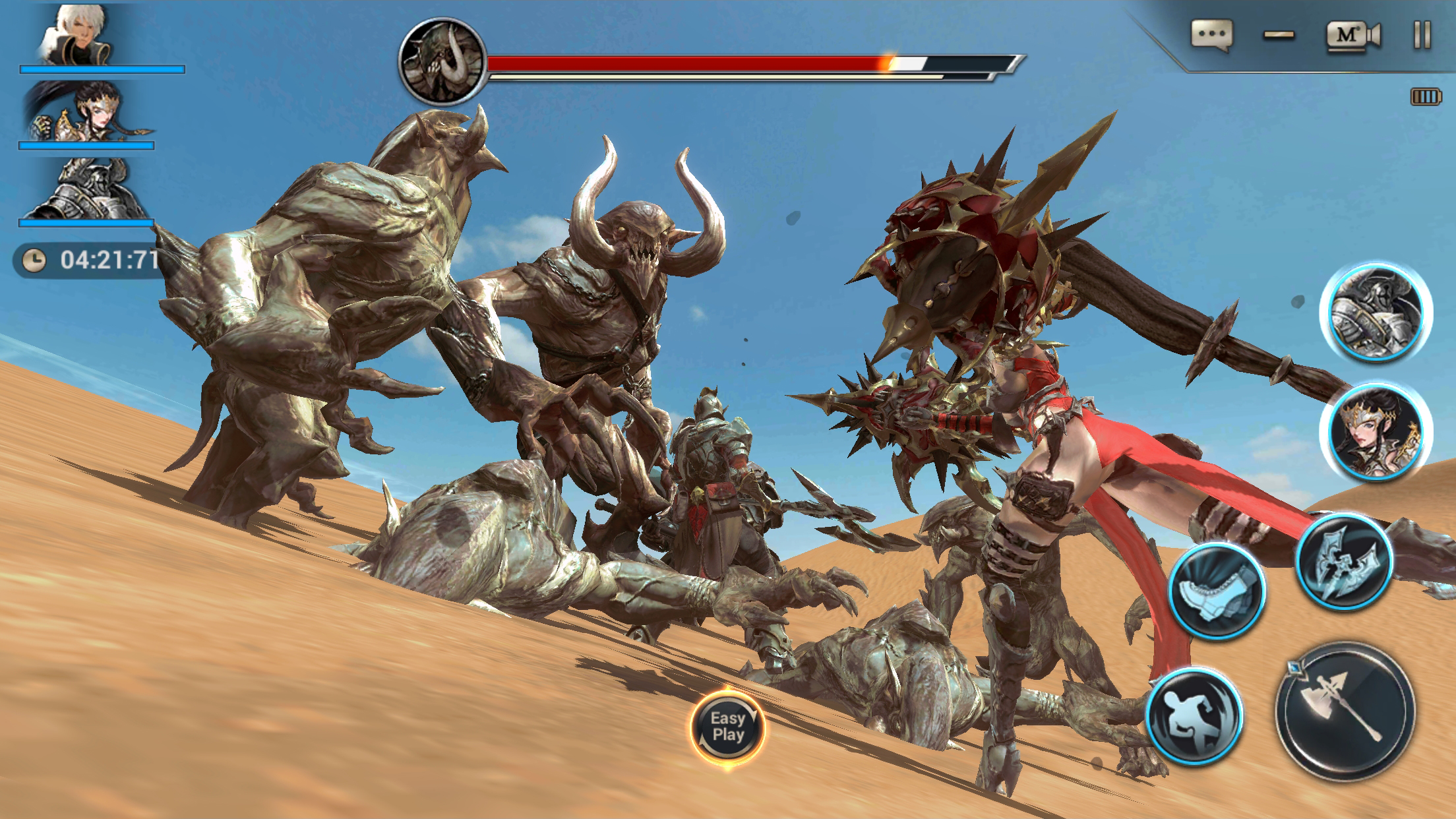The width and height of the screenshot is (1456, 819).
Task: Click the minimize dash button
Action: (x=1279, y=35)
